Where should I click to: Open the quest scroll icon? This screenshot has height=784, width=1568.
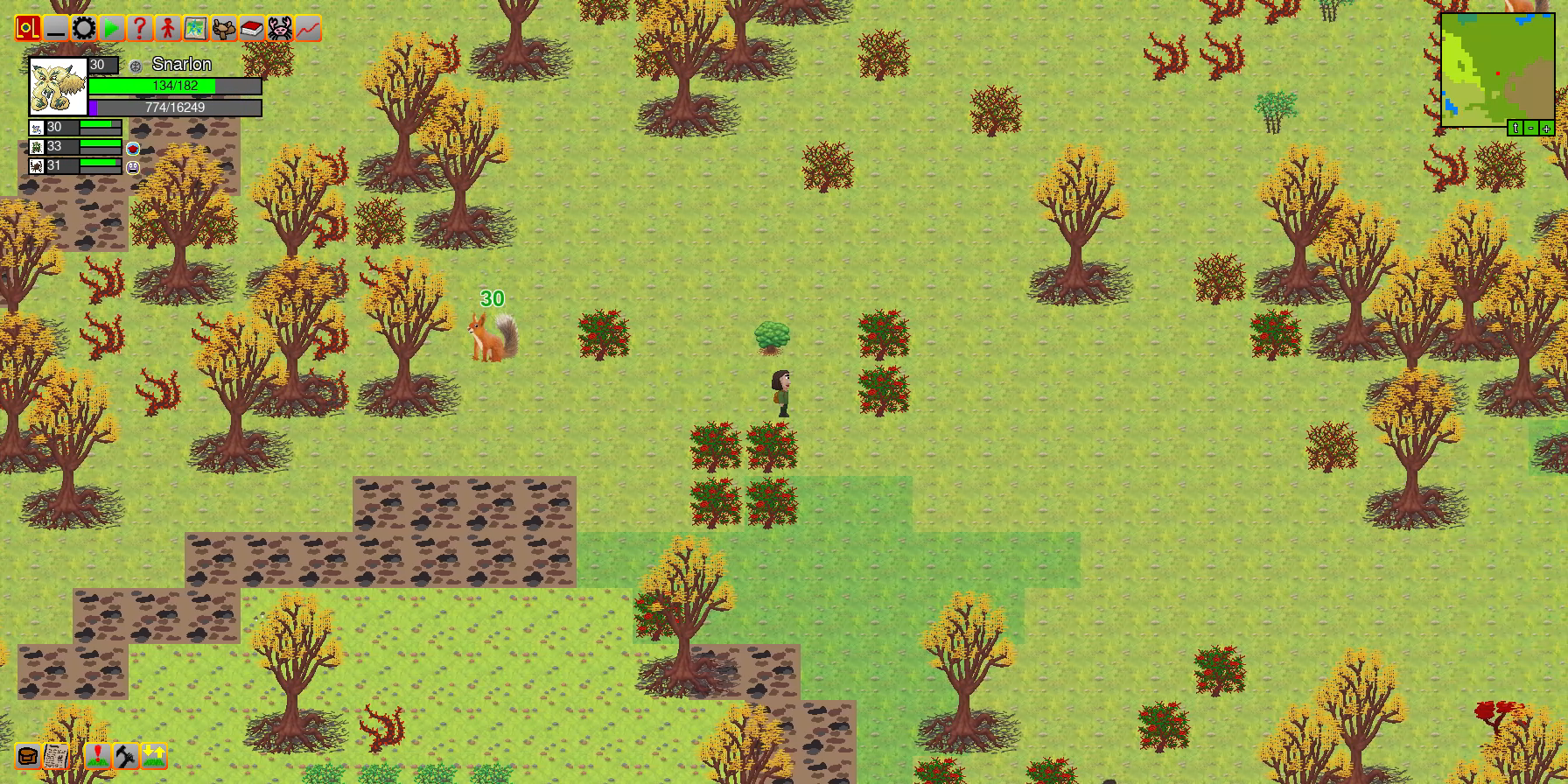(55, 758)
